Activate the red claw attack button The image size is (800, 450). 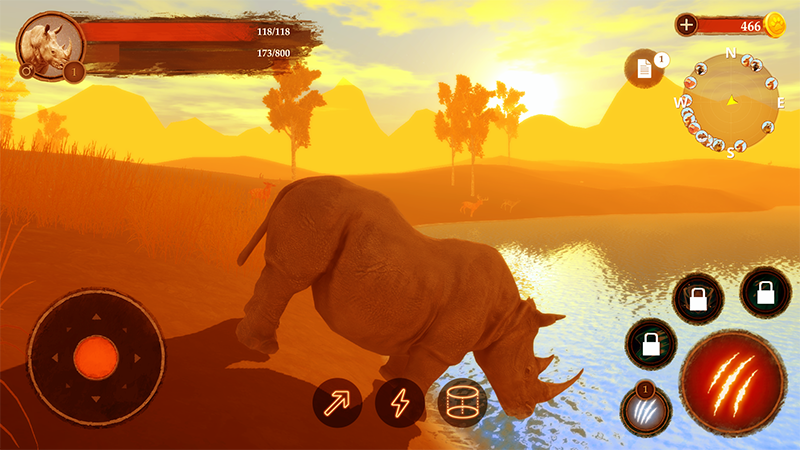tap(732, 383)
